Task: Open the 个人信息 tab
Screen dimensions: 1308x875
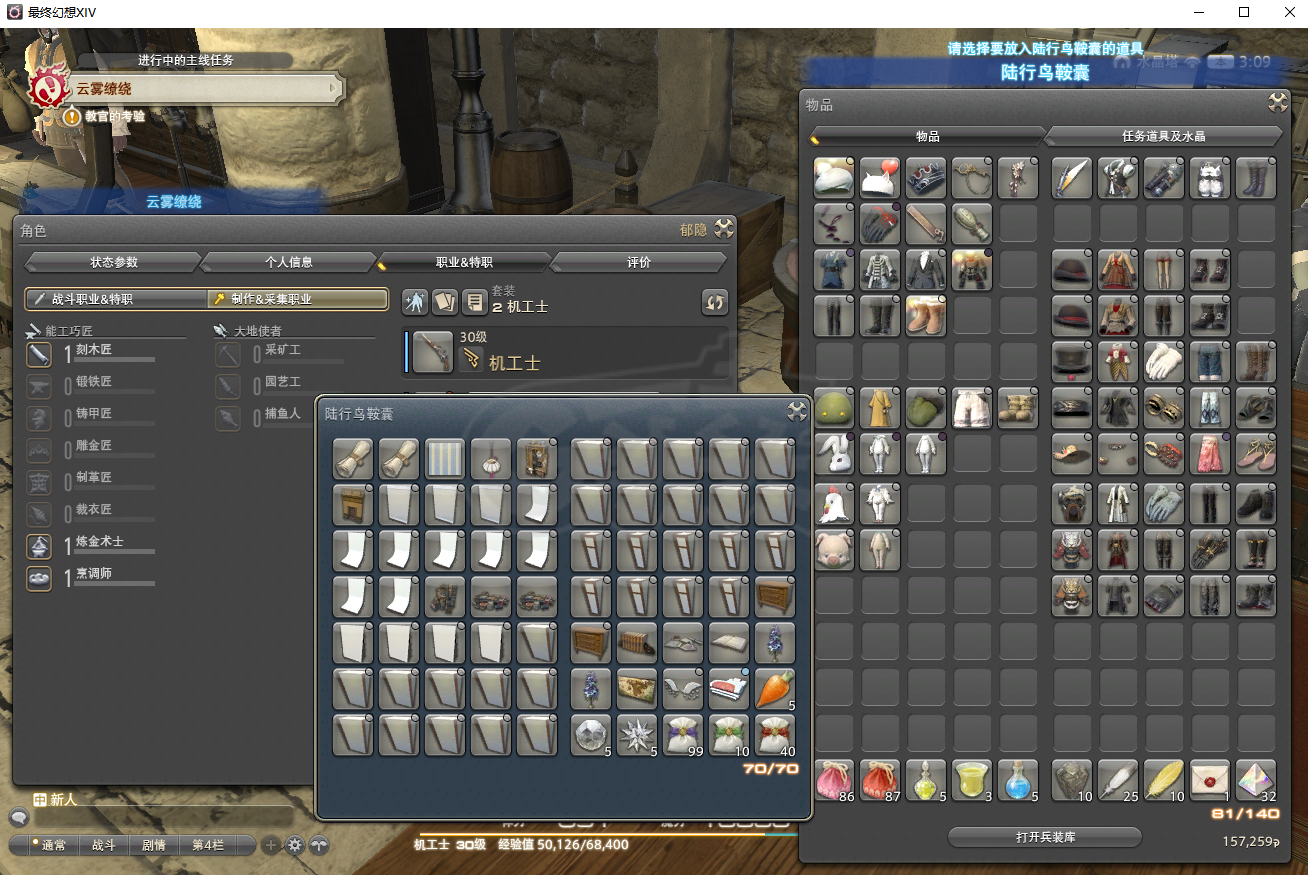Action: point(288,262)
